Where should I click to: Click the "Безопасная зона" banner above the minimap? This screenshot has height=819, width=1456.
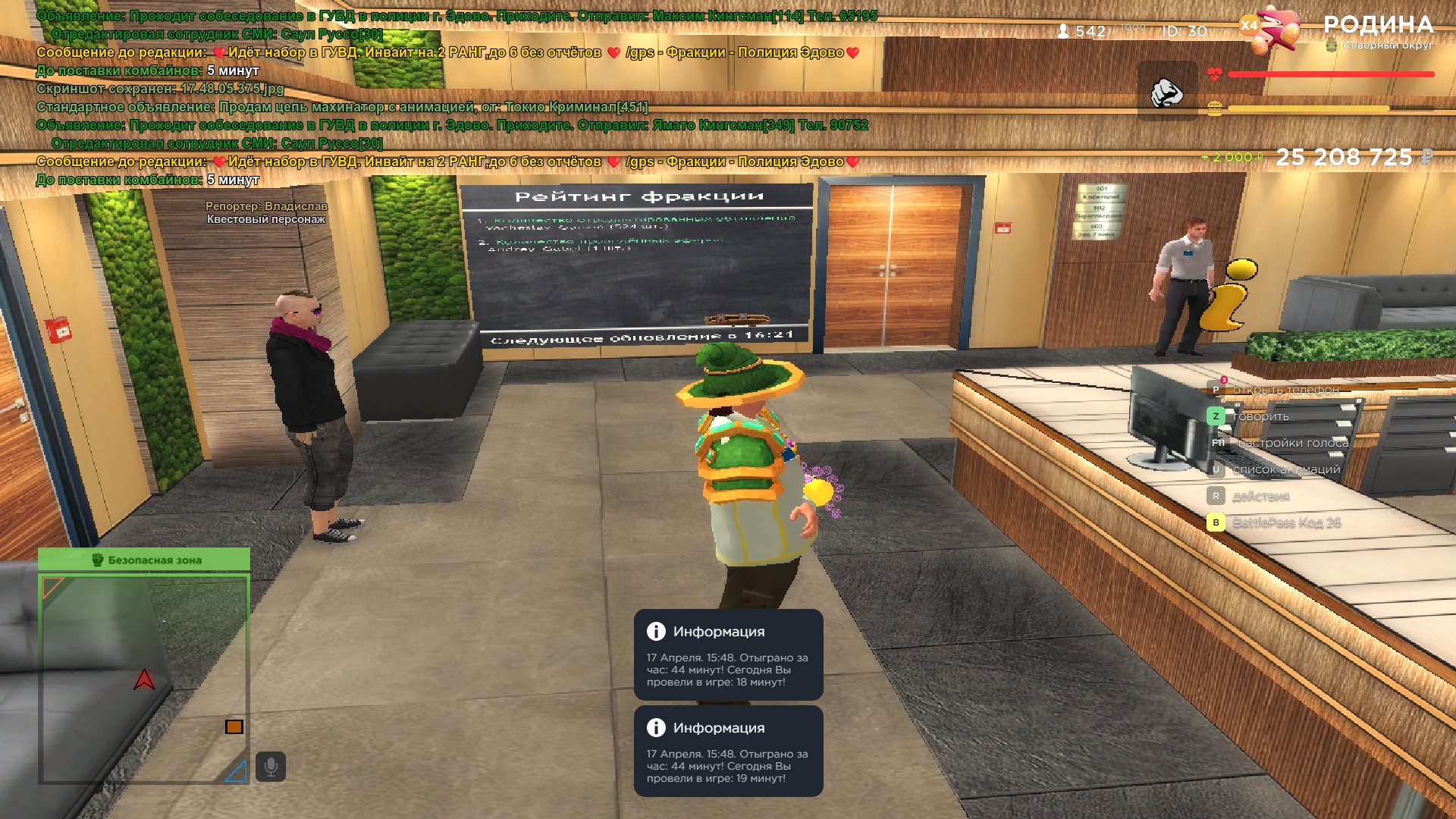(x=144, y=560)
